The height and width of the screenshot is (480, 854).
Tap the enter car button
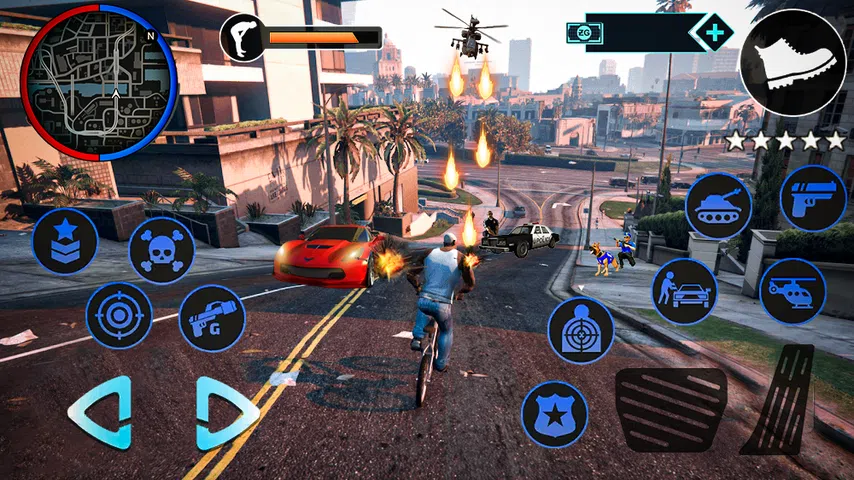point(684,291)
